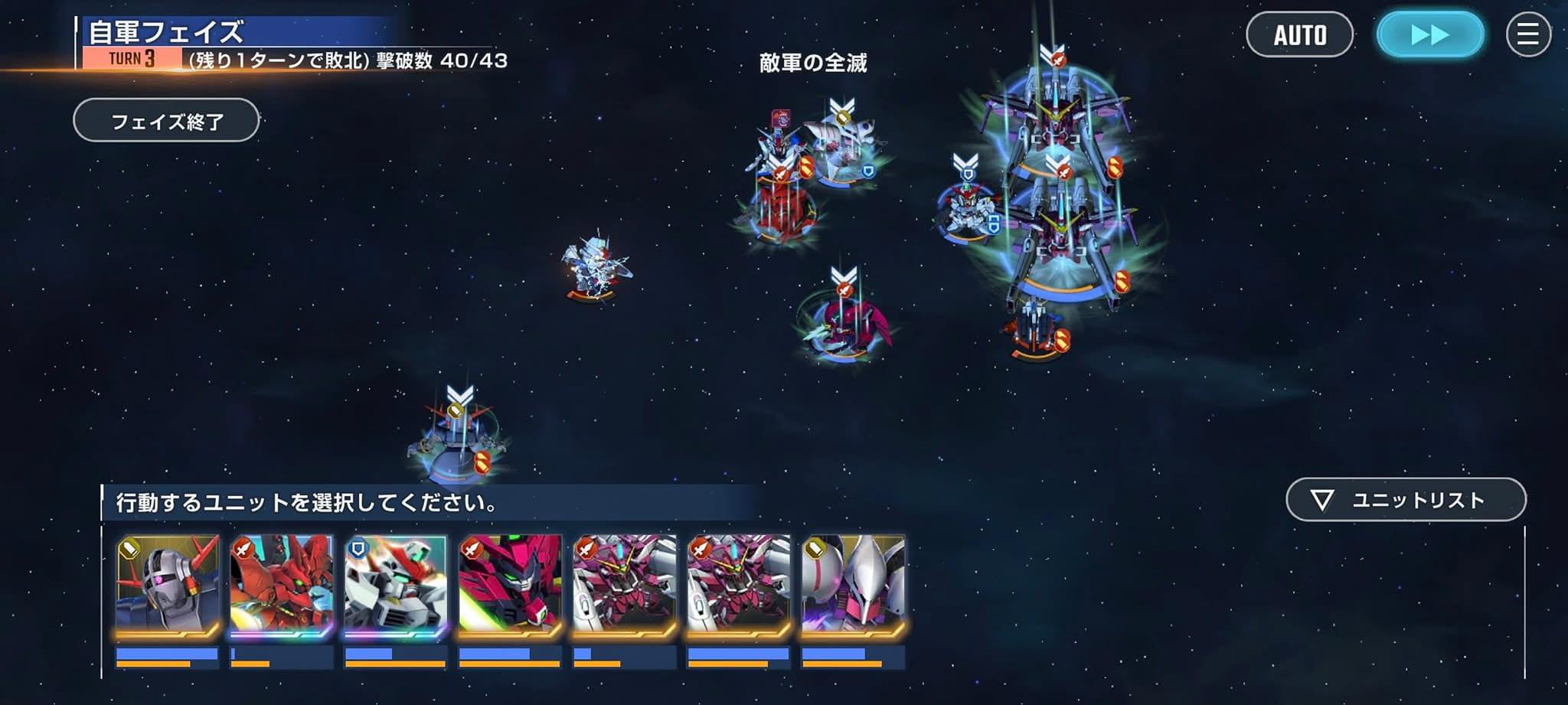
Task: Activate the fast-forward speed button
Action: pyautogui.click(x=1429, y=34)
